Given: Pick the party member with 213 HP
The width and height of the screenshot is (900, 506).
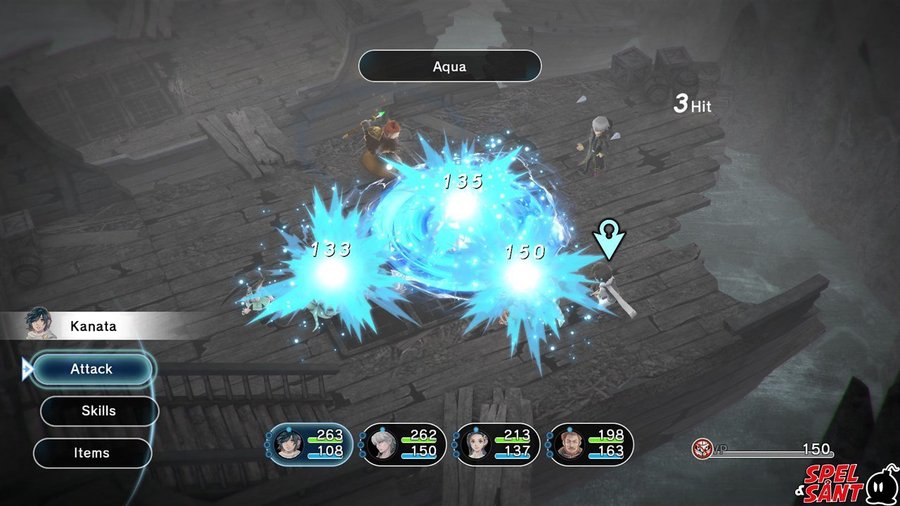Looking at the screenshot, I should (x=497, y=443).
